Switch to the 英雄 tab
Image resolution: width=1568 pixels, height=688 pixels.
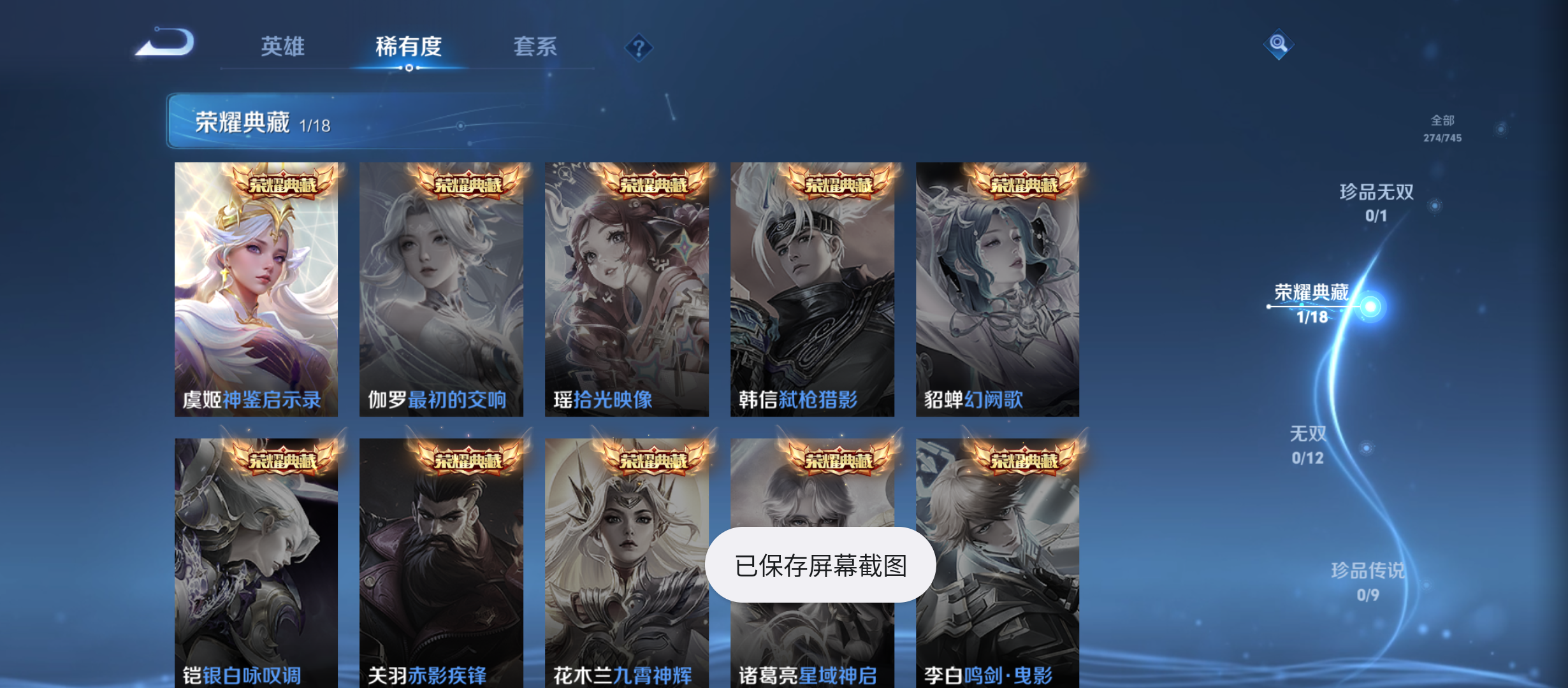coord(282,47)
